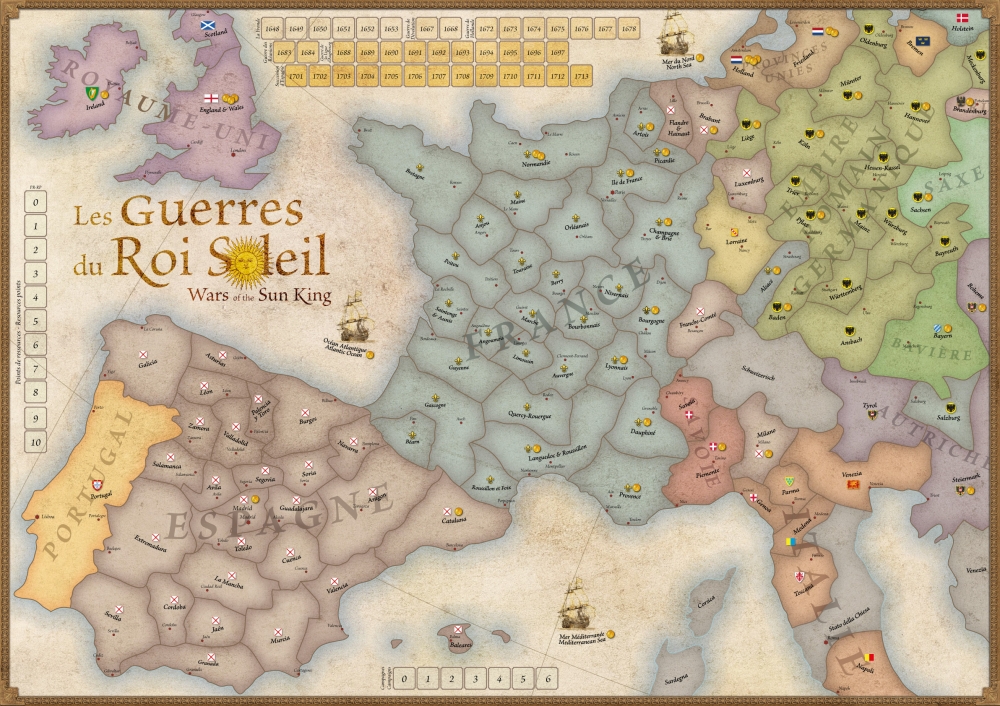
Task: Choose 10 on the resource points track
Action: [x=36, y=442]
